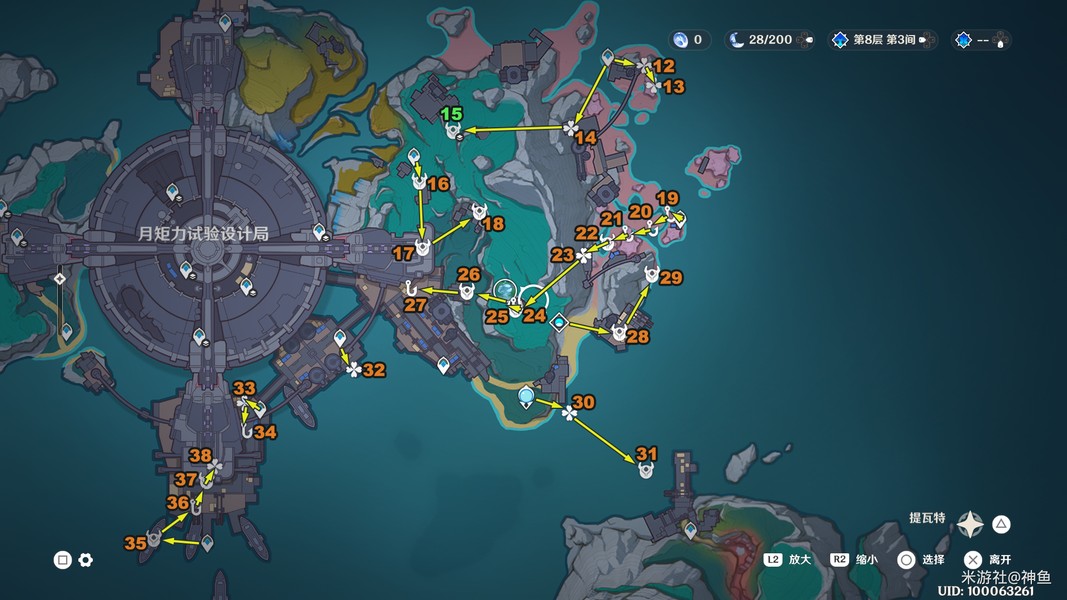Click the map pin labeled 17
The height and width of the screenshot is (600, 1067).
click(422, 247)
